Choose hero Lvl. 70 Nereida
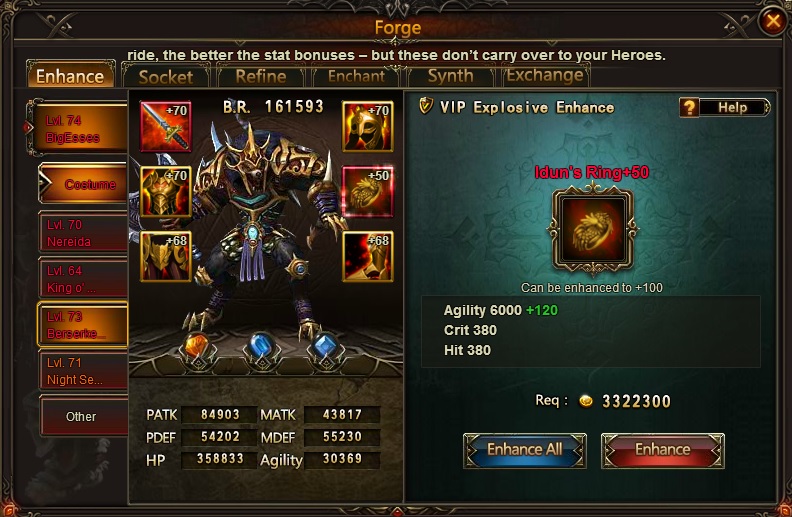Viewport: 792px width, 517px height. click(82, 234)
